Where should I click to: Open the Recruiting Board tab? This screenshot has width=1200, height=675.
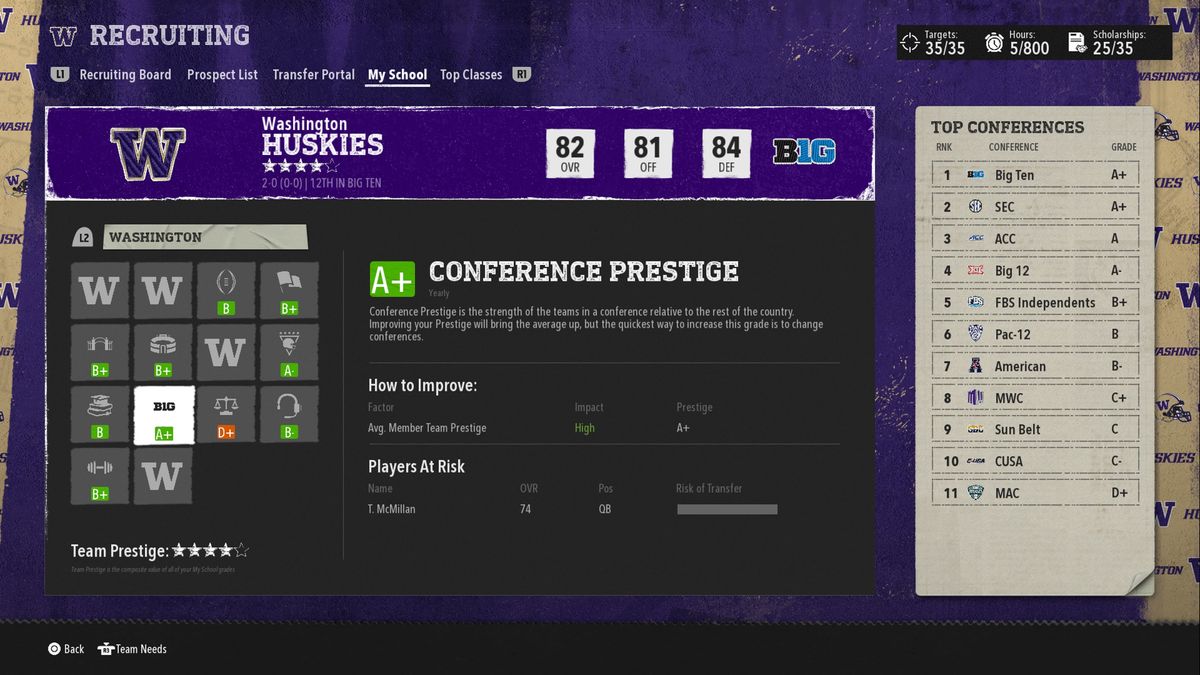pos(125,75)
